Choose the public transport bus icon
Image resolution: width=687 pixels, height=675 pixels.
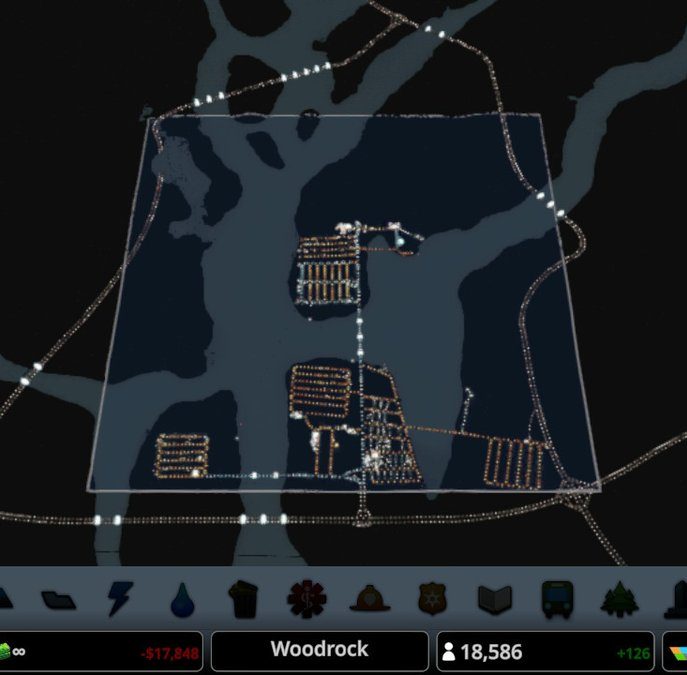[x=556, y=598]
